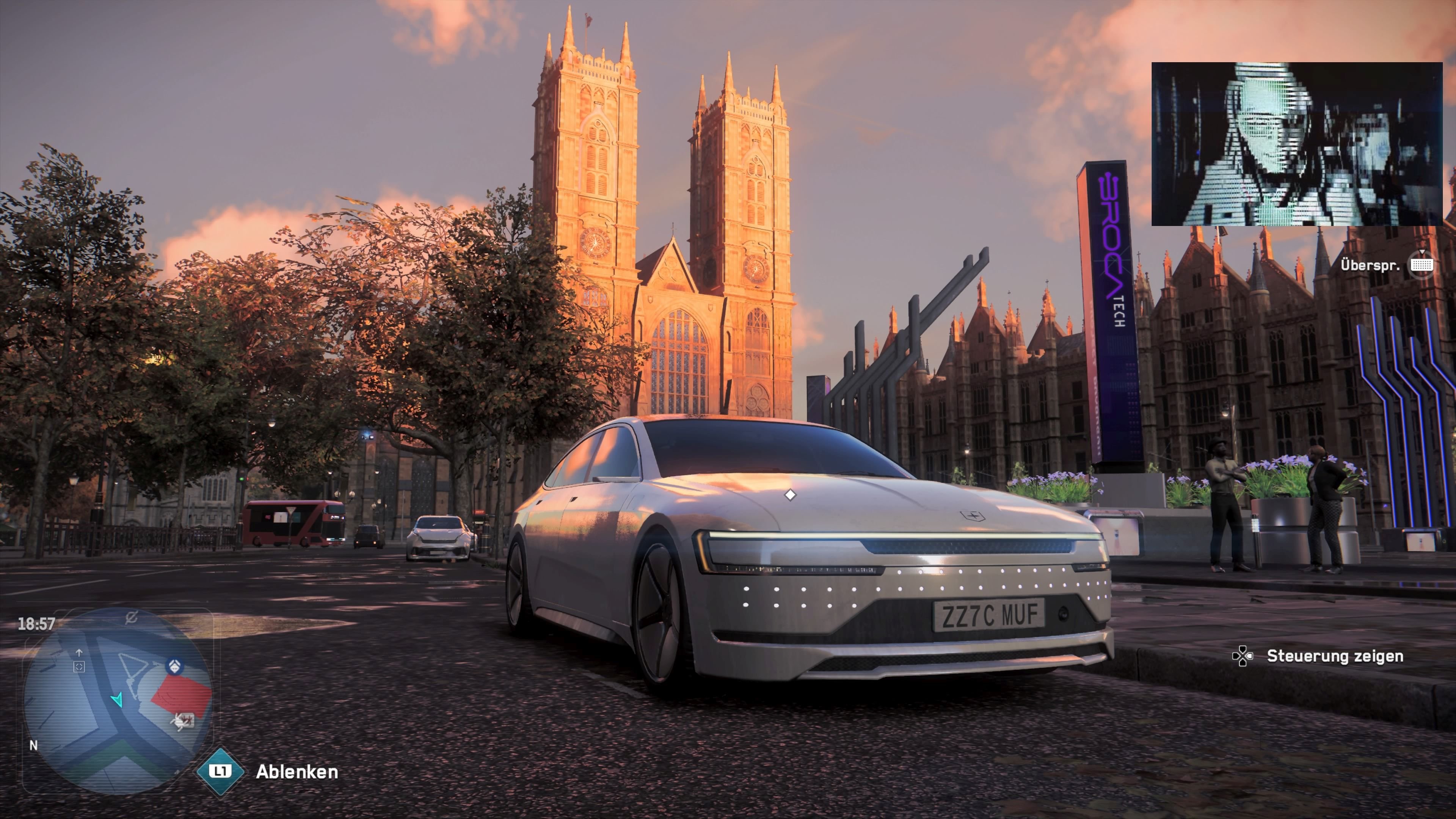Click the blue DedSec safehouse icon on minimap
The height and width of the screenshot is (819, 1456).
(175, 667)
